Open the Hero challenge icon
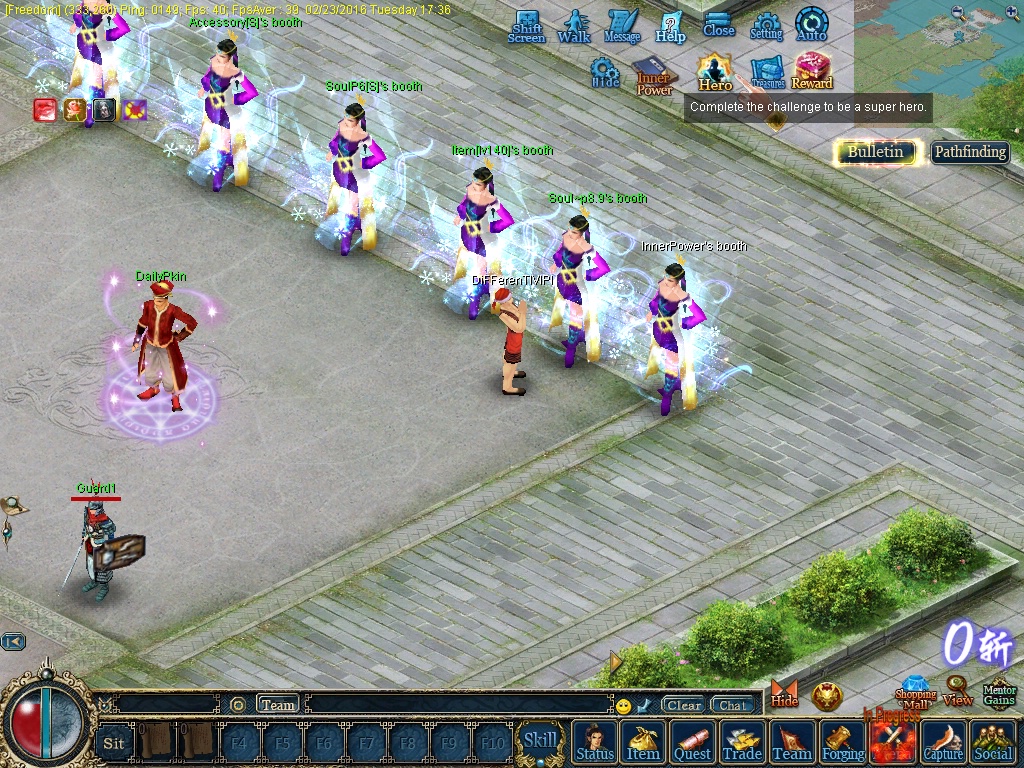Viewport: 1024px width, 768px height. [715, 72]
